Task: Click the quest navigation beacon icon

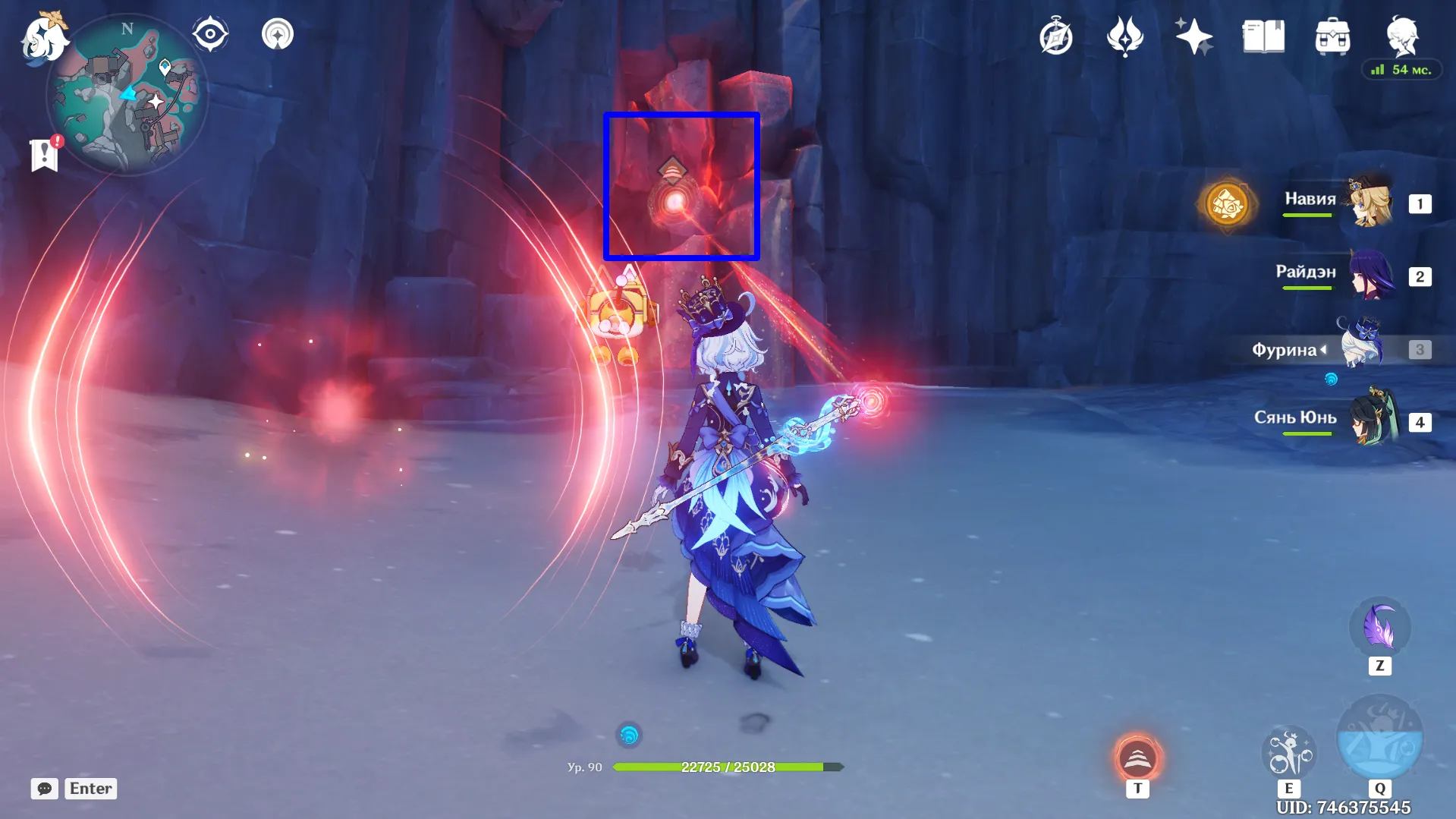Action: coord(277,33)
